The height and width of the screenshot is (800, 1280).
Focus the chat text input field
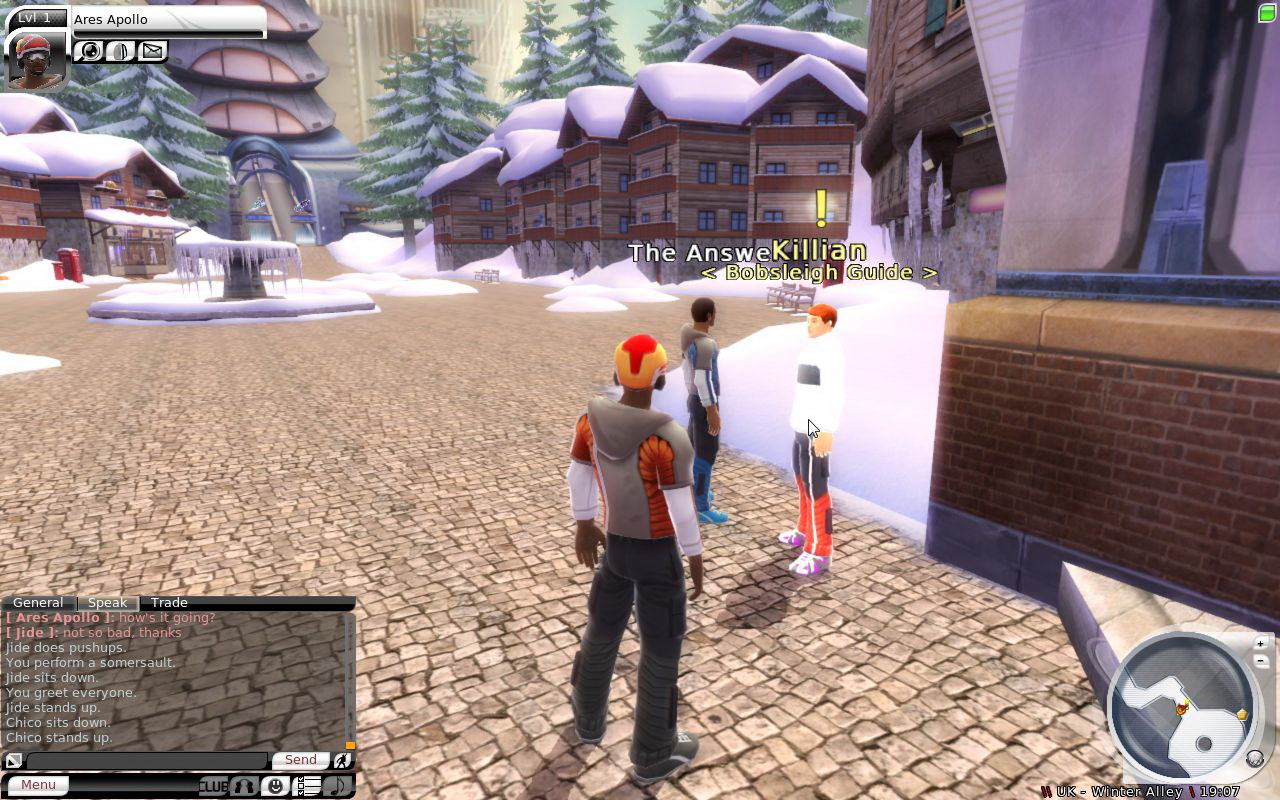[146, 761]
